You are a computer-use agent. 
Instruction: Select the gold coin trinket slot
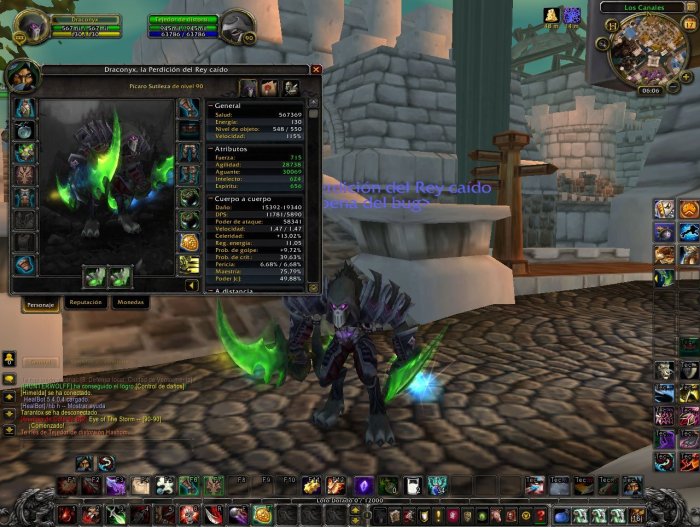[189, 242]
